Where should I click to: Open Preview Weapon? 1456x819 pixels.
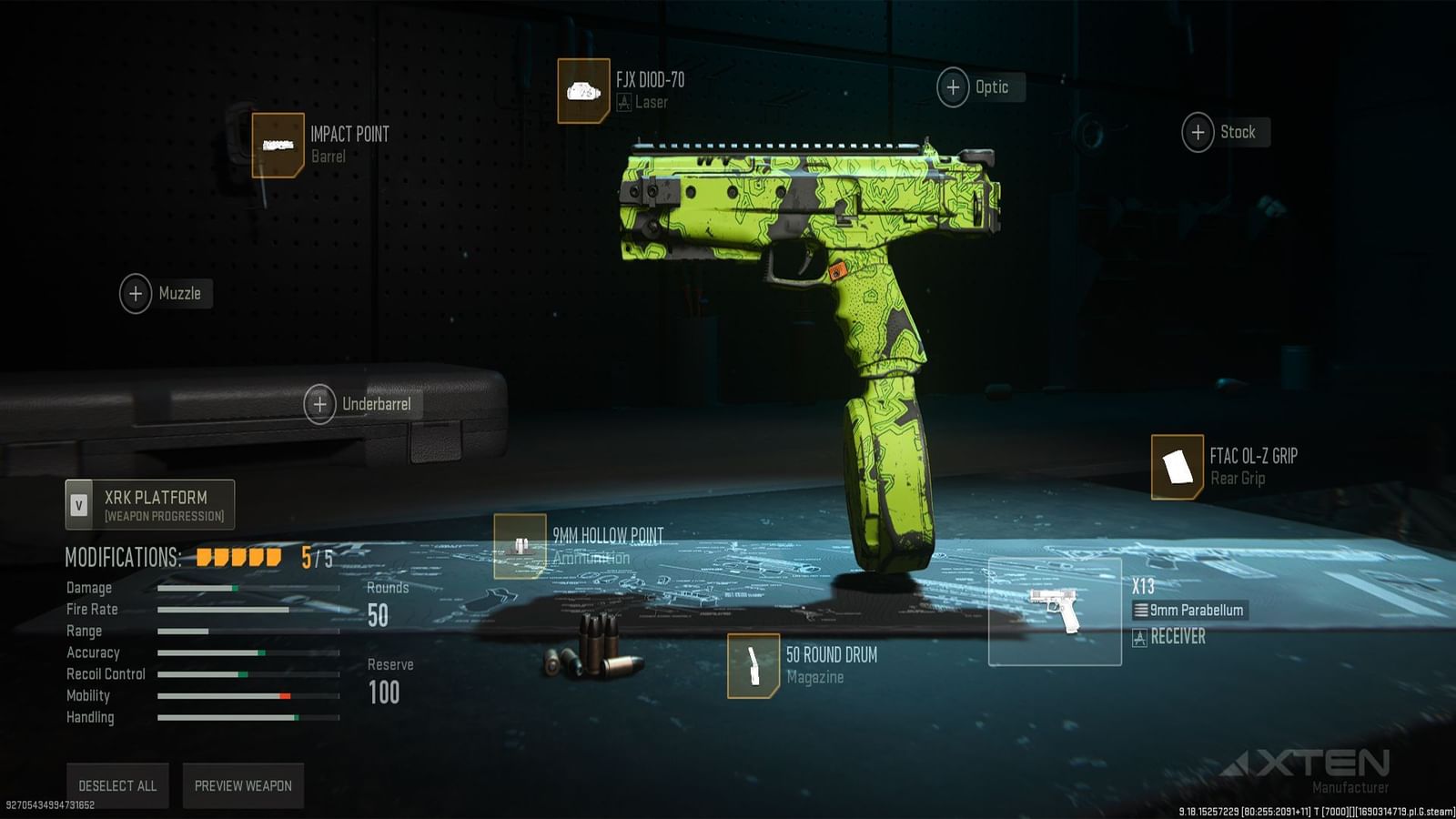pos(243,785)
